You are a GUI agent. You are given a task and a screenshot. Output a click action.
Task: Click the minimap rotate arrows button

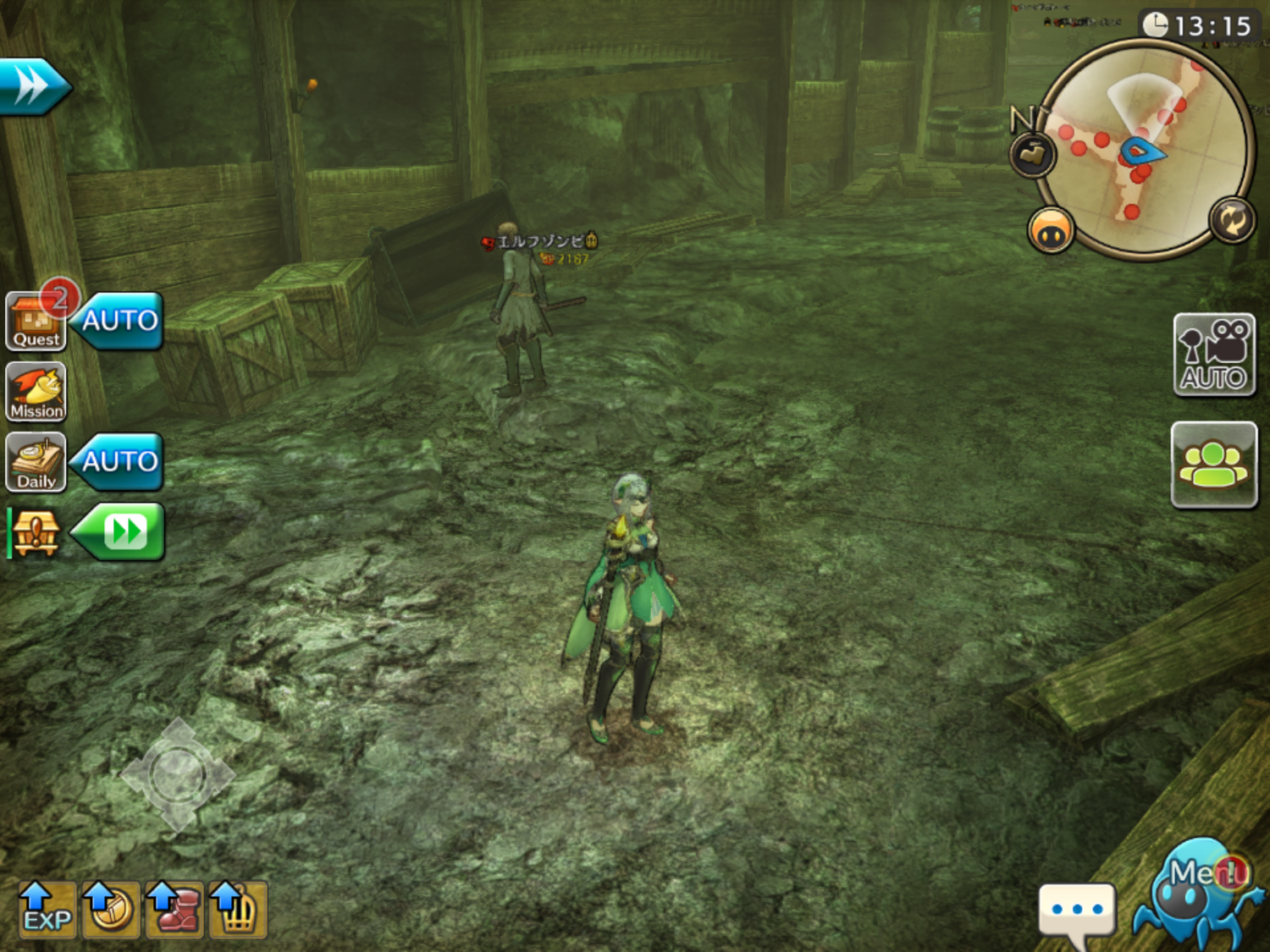pos(1231,220)
